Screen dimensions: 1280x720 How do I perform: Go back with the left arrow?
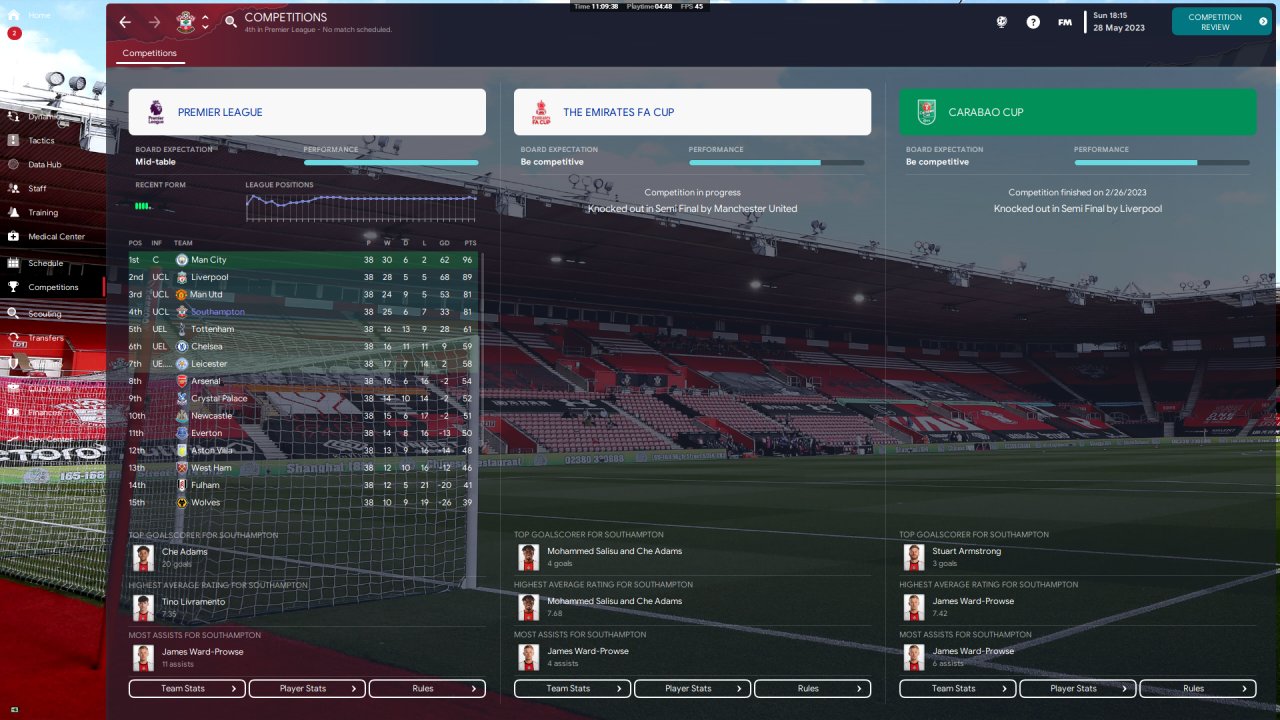pyautogui.click(x=125, y=22)
